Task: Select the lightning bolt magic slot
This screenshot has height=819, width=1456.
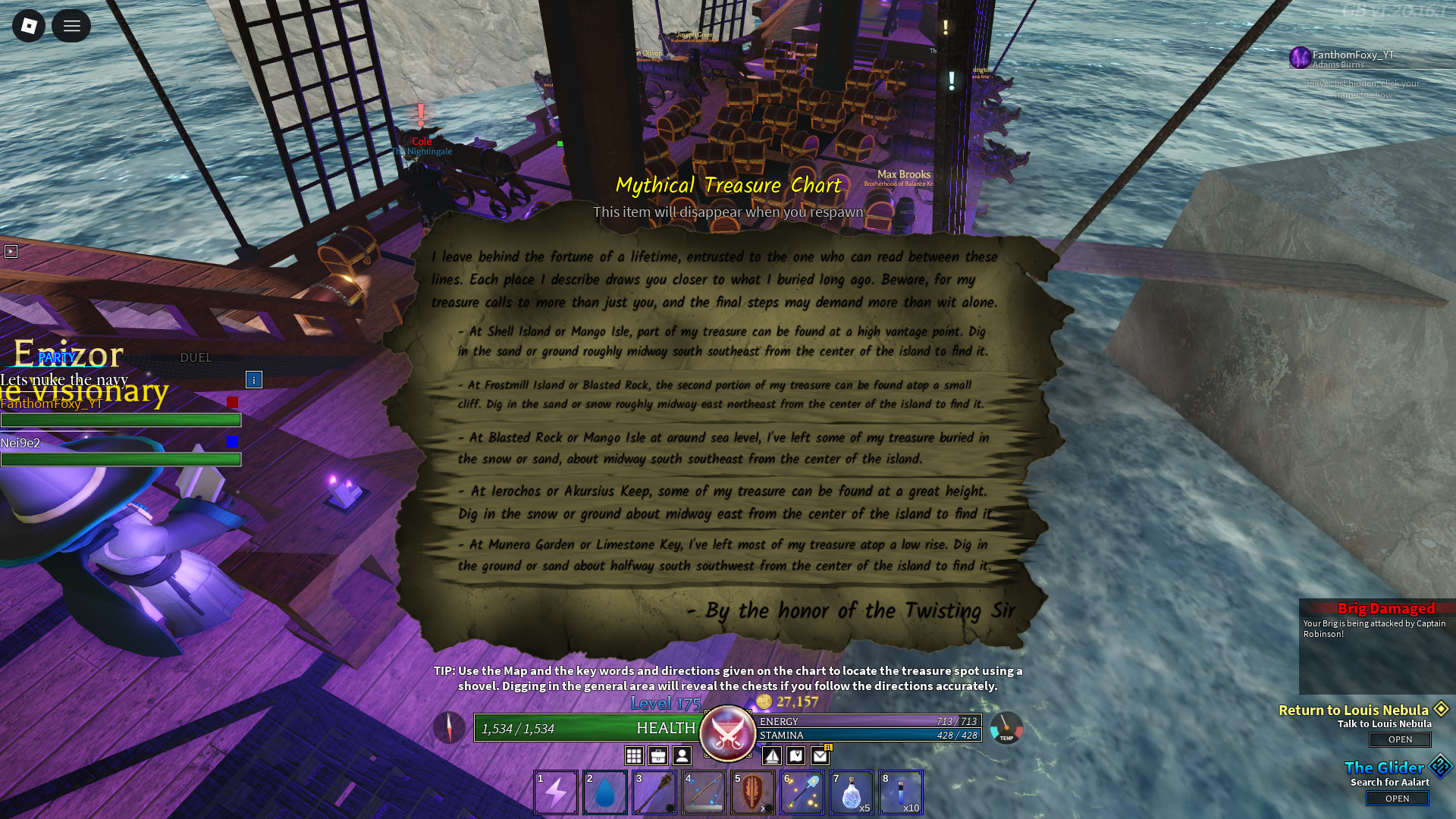Action: [x=556, y=792]
